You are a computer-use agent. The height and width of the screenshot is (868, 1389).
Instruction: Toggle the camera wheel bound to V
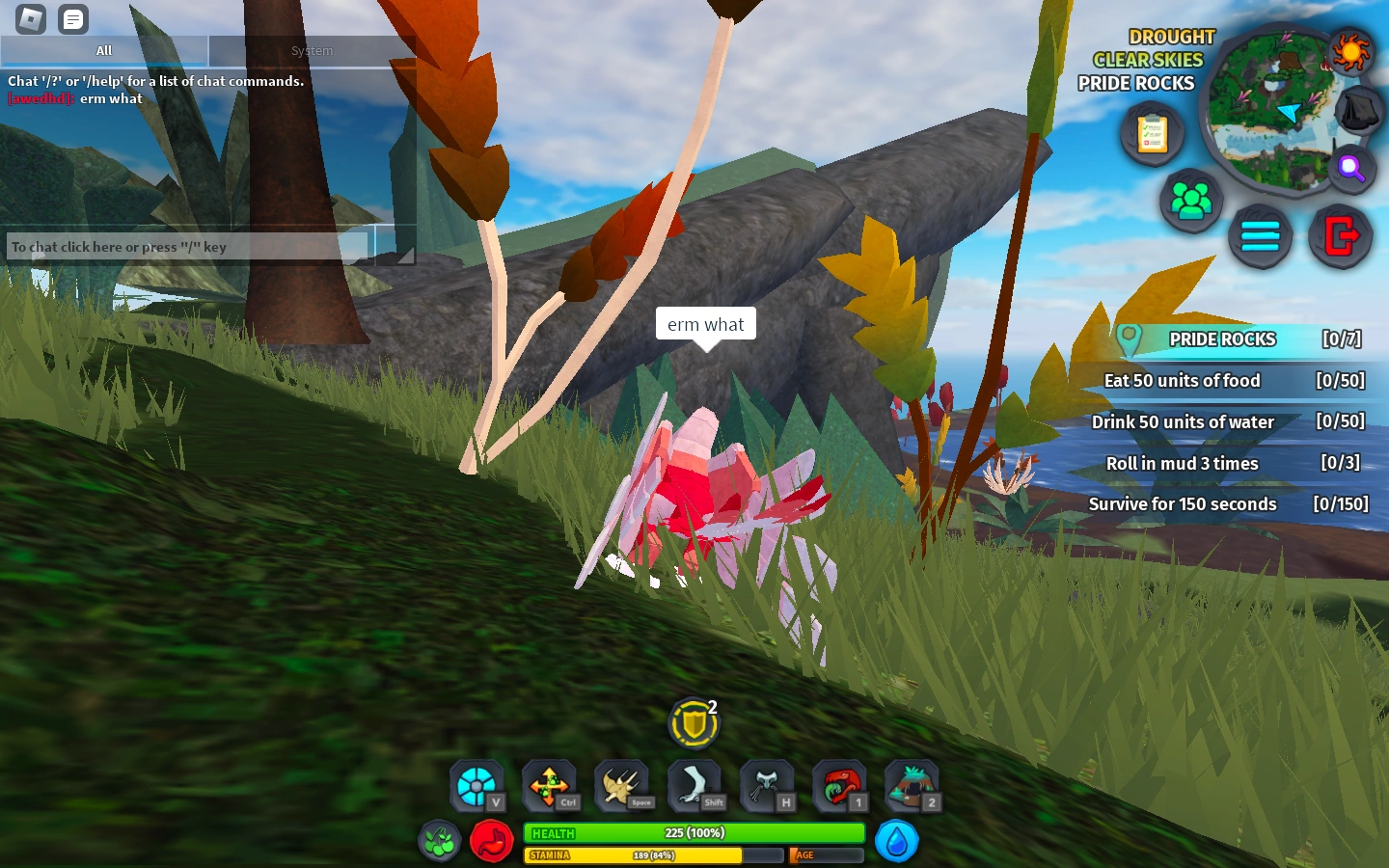click(477, 785)
